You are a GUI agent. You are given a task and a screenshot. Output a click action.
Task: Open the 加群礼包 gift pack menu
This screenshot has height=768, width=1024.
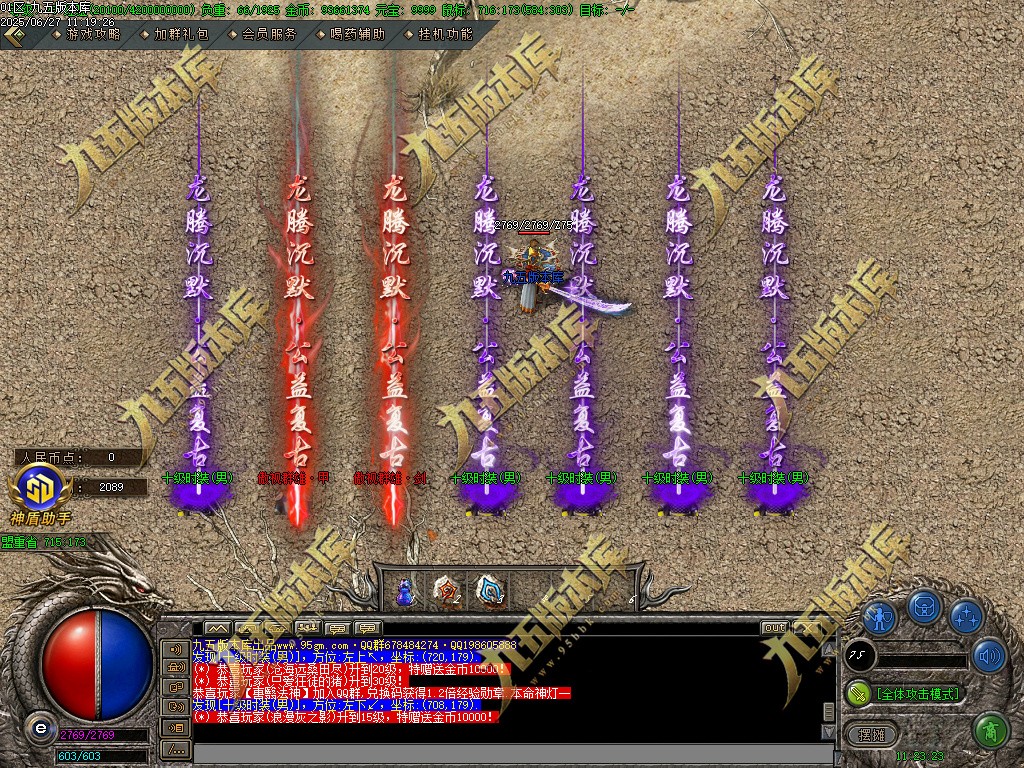180,34
